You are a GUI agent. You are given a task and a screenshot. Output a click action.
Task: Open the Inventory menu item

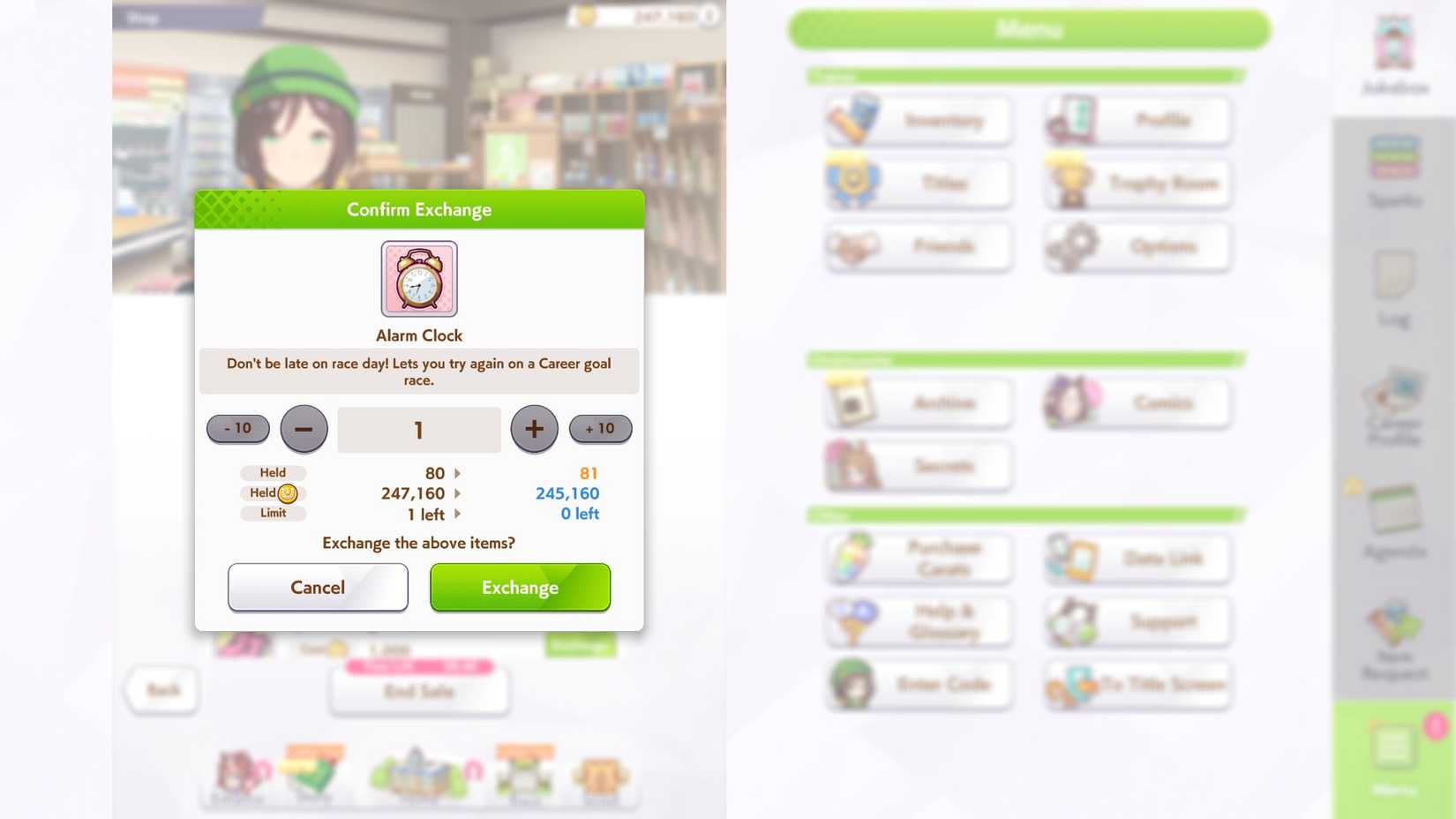click(x=918, y=120)
